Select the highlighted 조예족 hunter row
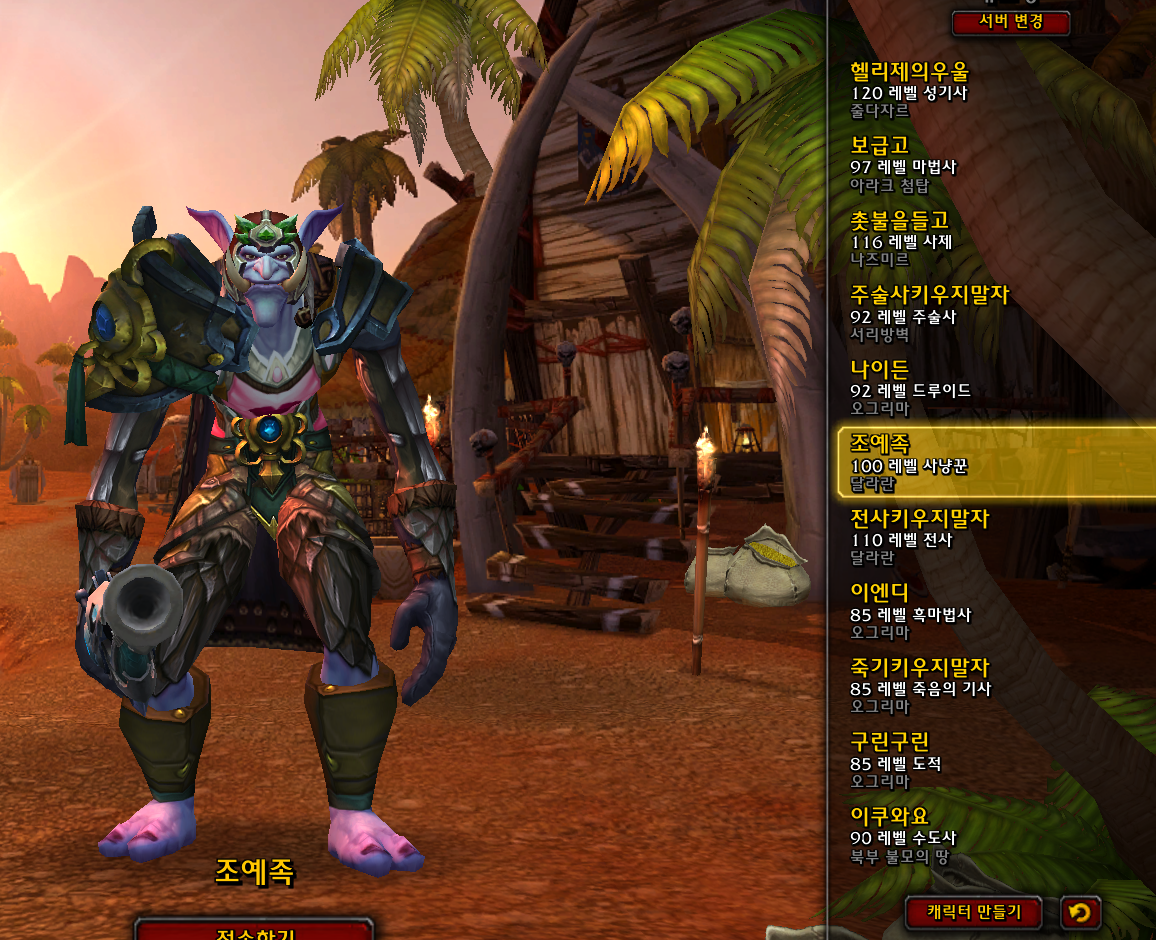Viewport: 1156px width, 940px height. pos(995,462)
